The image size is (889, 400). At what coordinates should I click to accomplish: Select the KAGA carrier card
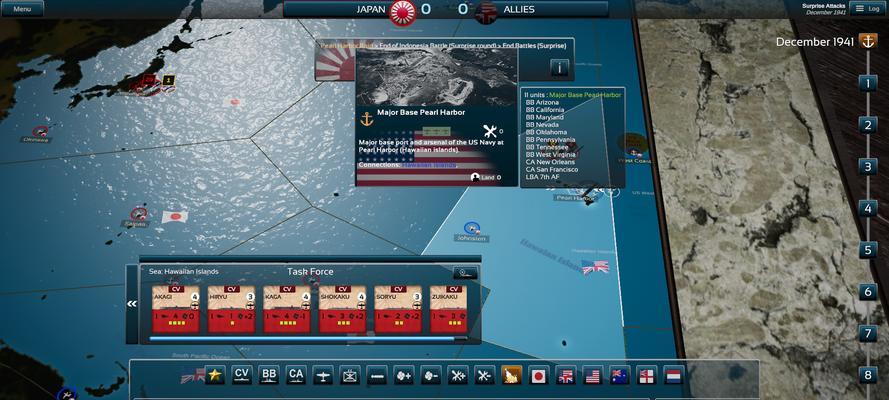288,308
